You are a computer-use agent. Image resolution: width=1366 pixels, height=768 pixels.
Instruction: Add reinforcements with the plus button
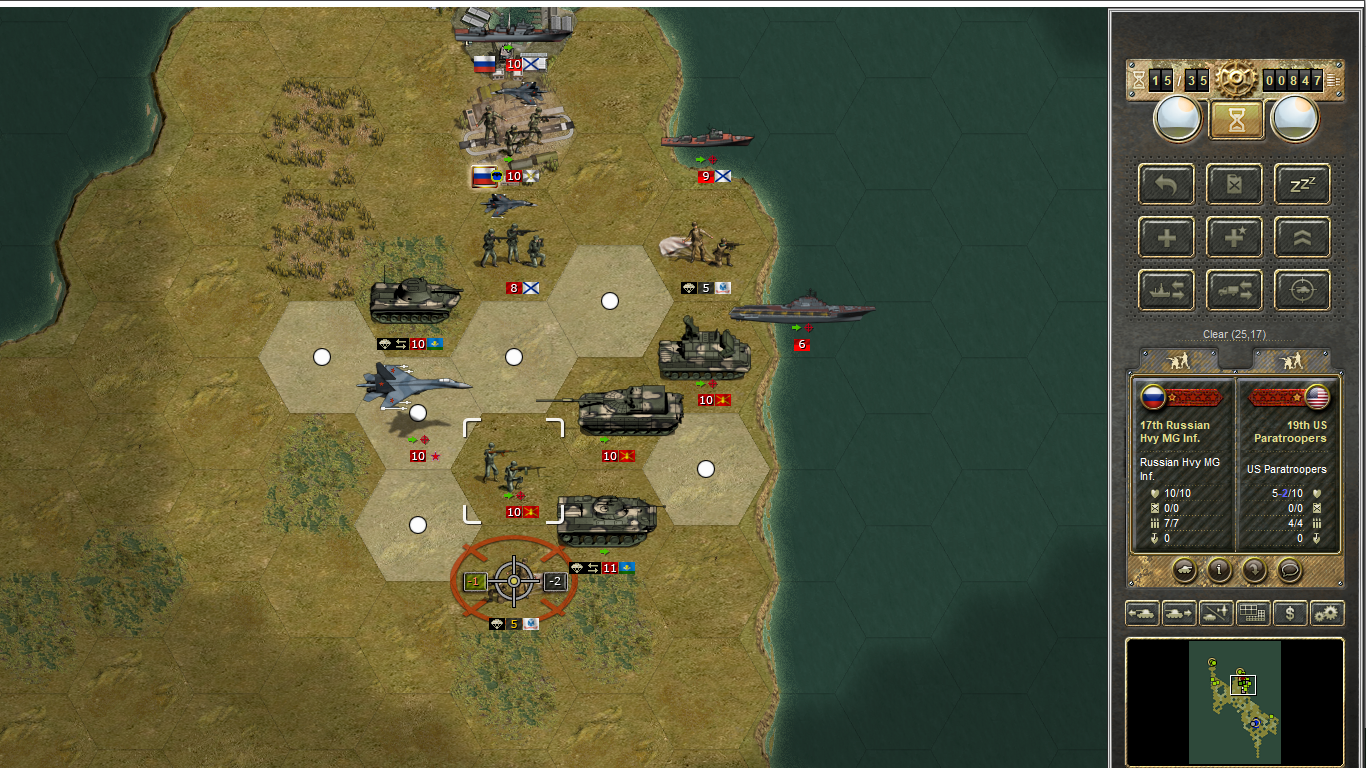coord(1166,237)
